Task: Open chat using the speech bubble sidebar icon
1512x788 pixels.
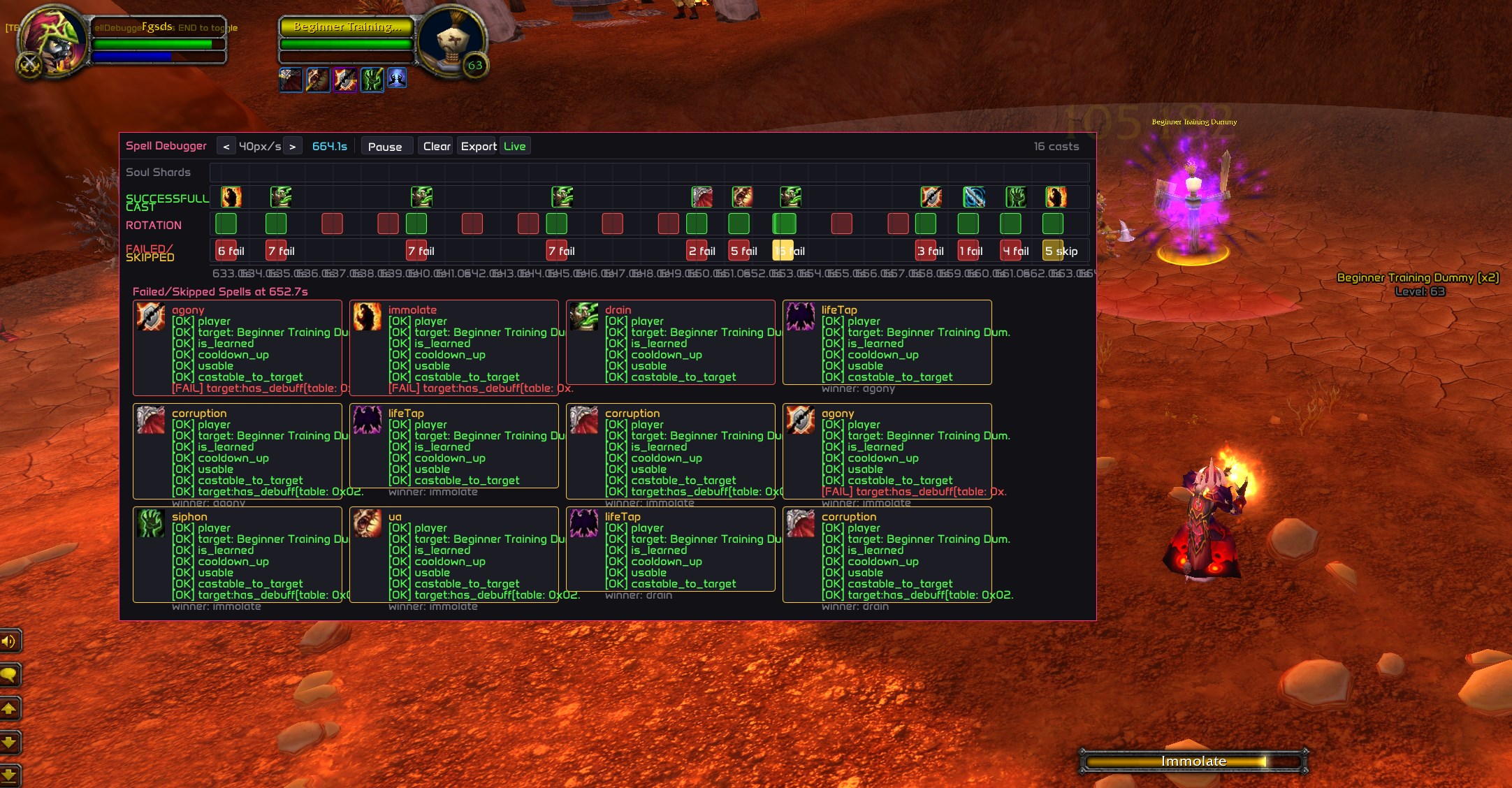Action: [10, 675]
